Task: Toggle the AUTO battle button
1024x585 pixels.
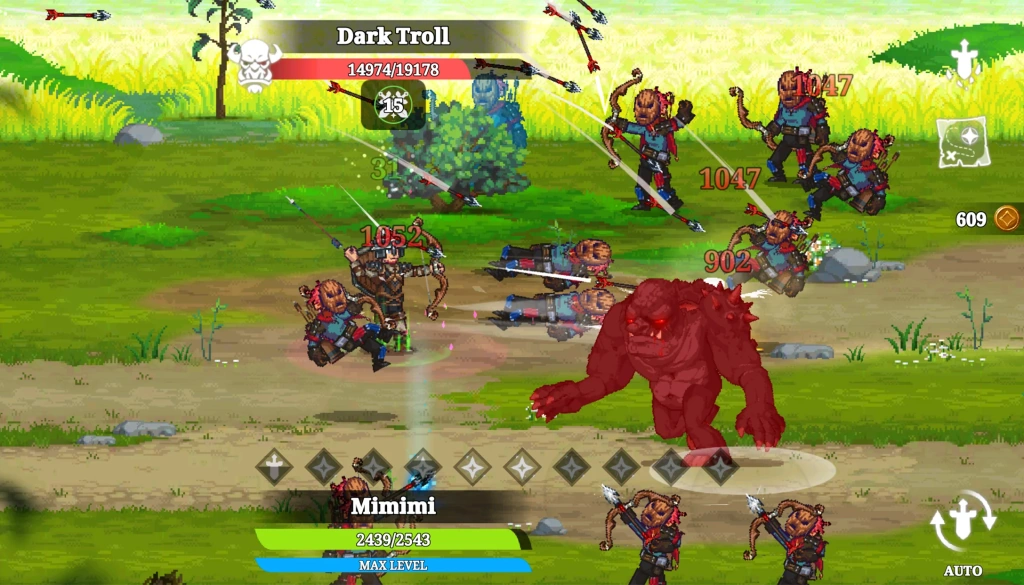Action: 962,528
